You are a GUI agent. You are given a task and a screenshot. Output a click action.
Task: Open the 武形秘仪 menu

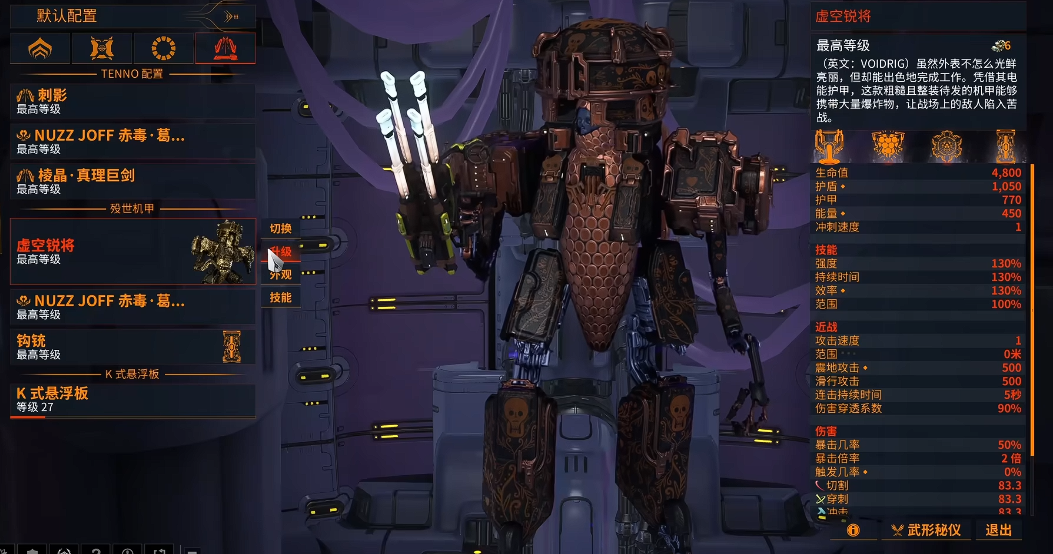click(x=925, y=530)
